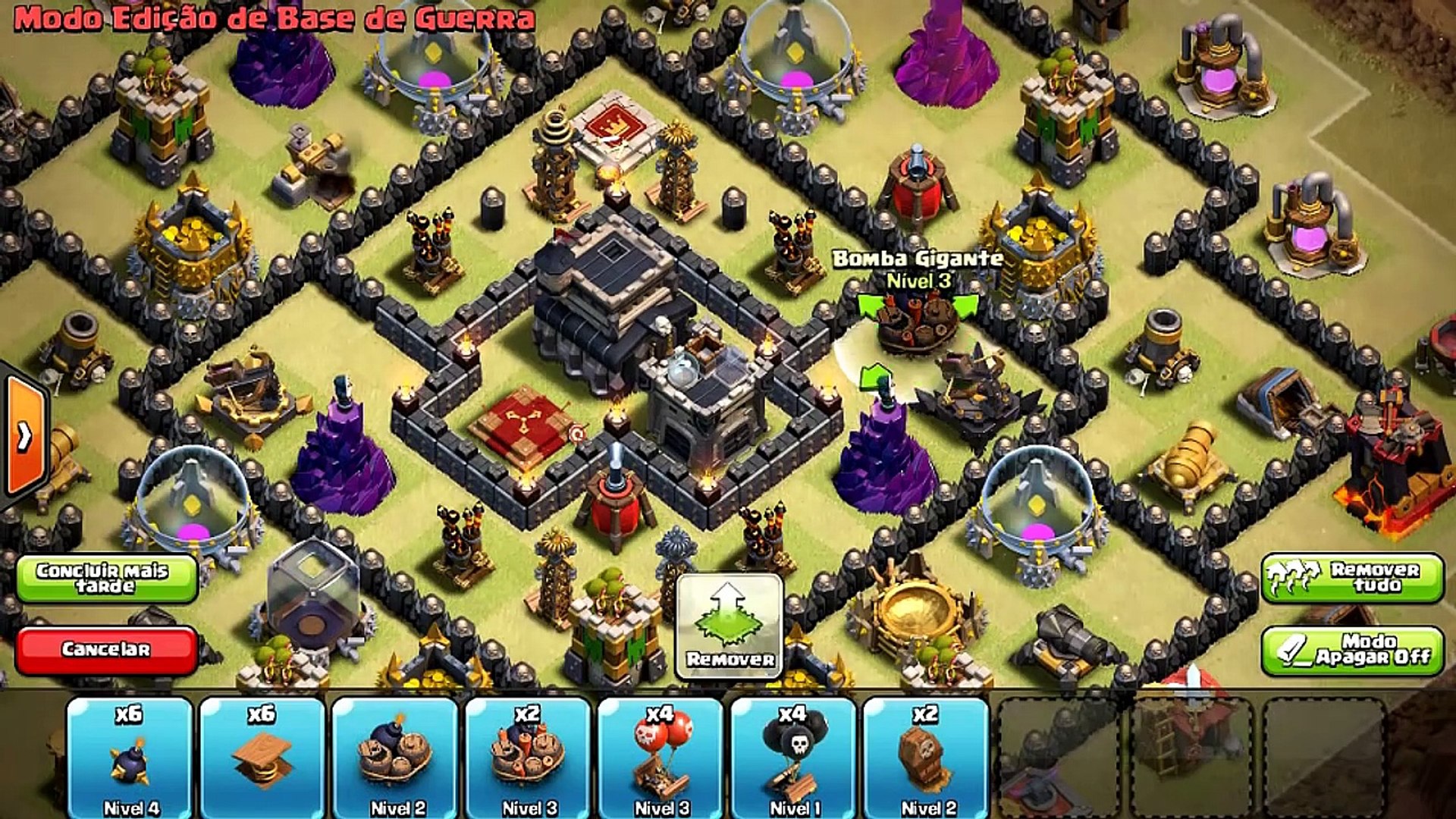1456x819 pixels.
Task: Select the red balloon air bomb slot
Action: (661, 758)
